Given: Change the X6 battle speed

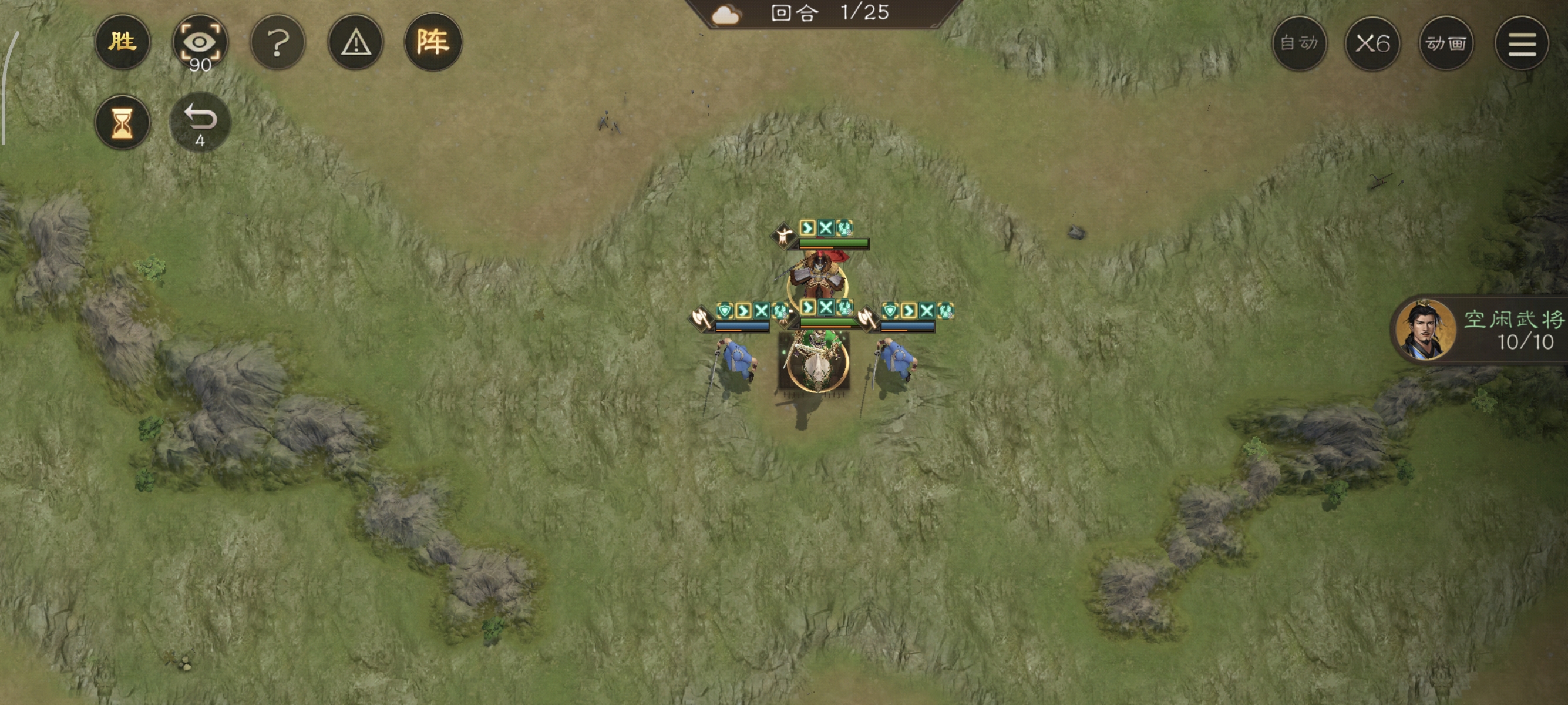Looking at the screenshot, I should pos(1372,43).
